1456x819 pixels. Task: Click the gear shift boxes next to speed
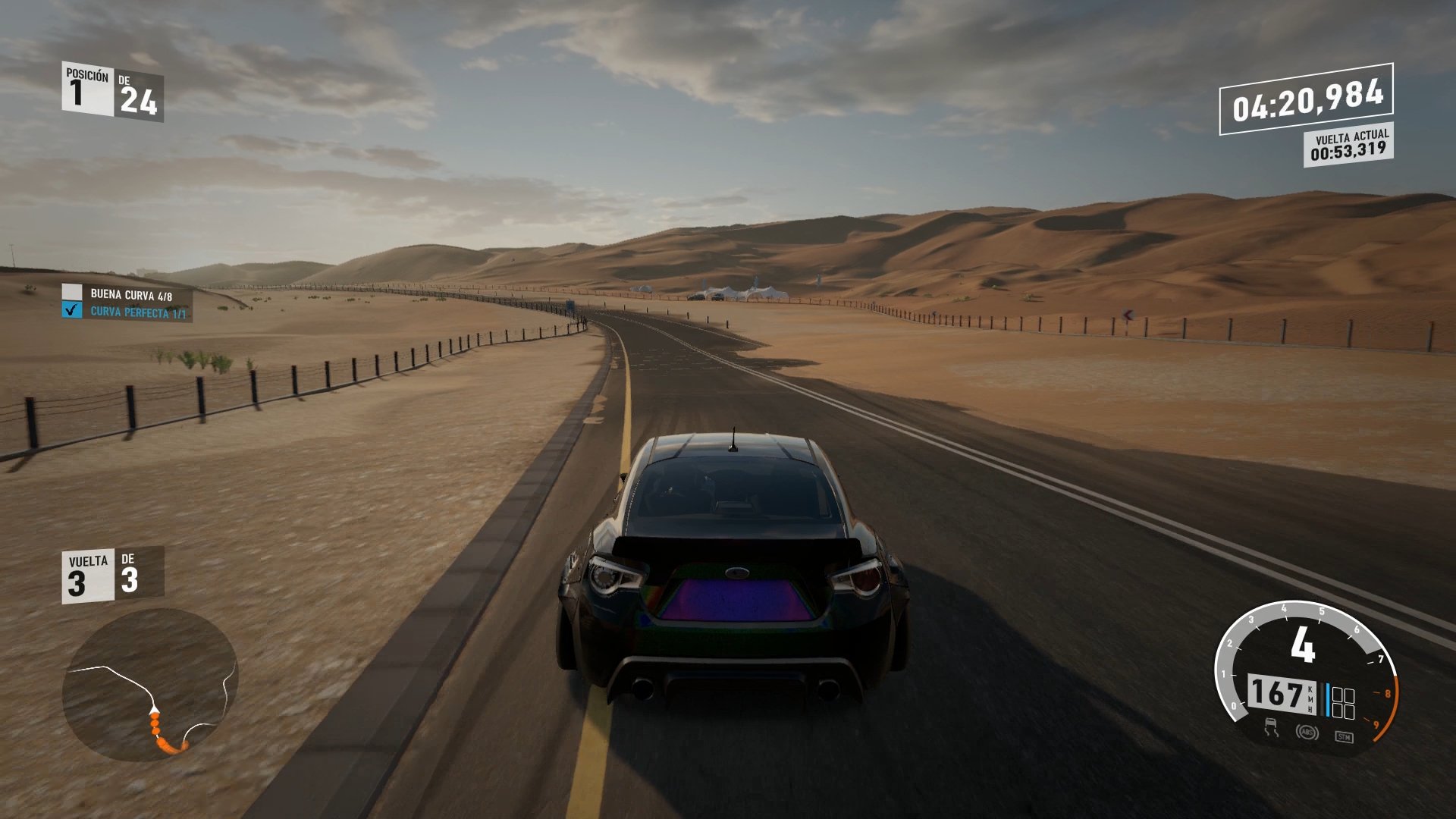click(1343, 701)
